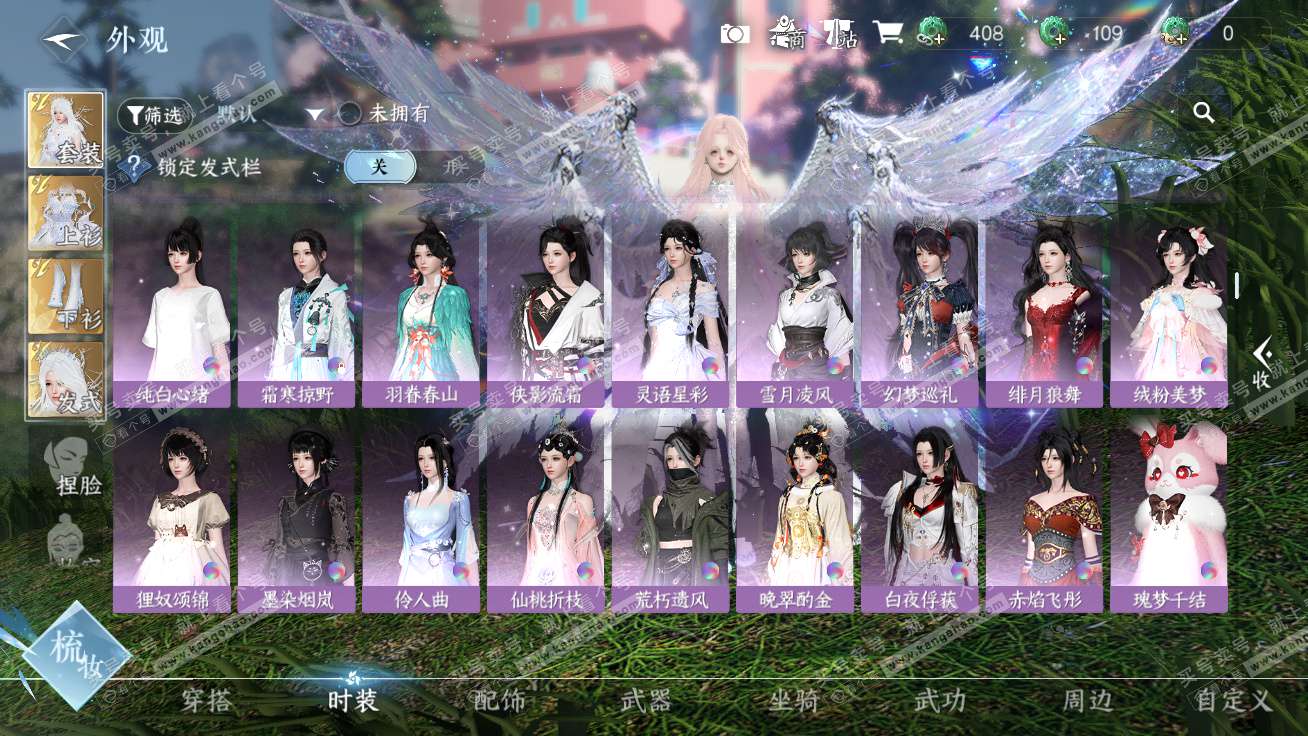Open the camera photo mode icon

[x=735, y=34]
